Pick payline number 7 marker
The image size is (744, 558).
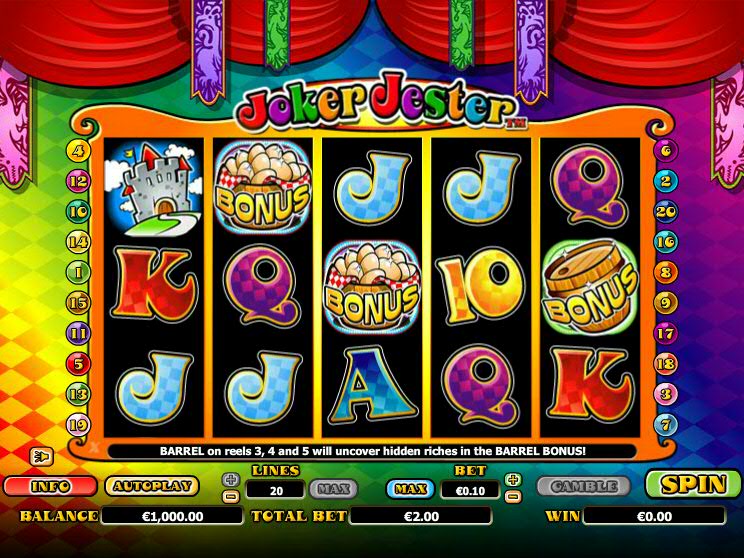pos(666,424)
